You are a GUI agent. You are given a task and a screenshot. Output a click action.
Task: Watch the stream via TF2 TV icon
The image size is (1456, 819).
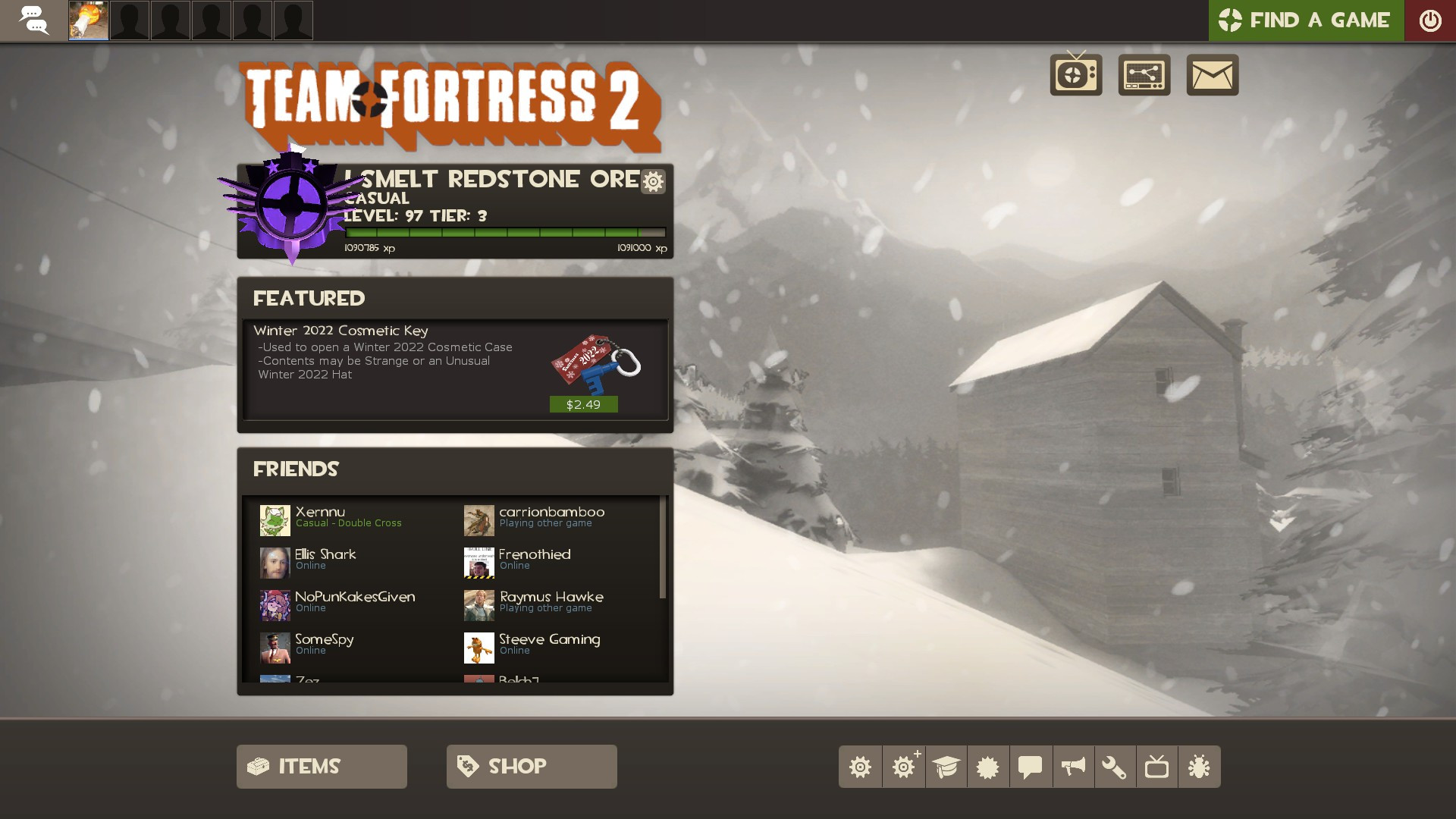coord(1075,74)
